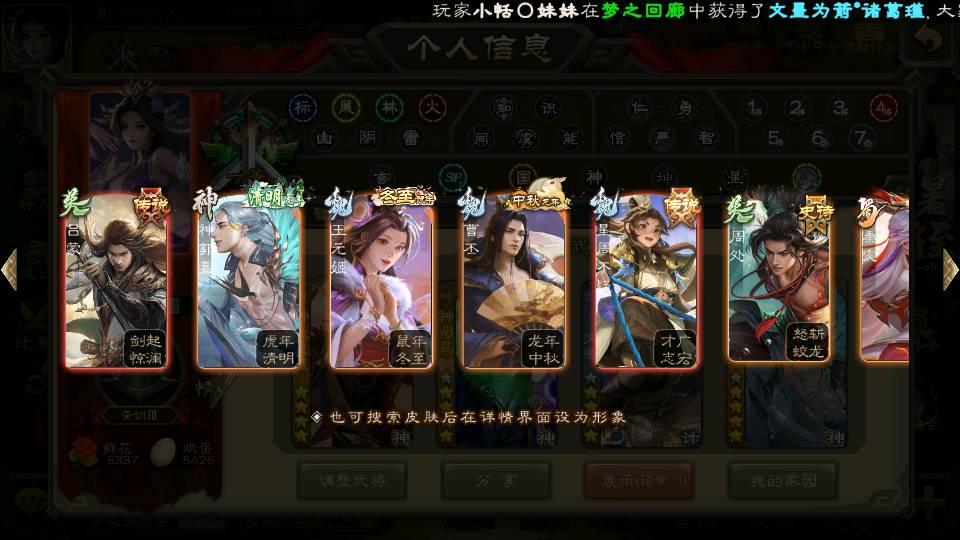Toggle the 风 pack filter

pyautogui.click(x=346, y=107)
